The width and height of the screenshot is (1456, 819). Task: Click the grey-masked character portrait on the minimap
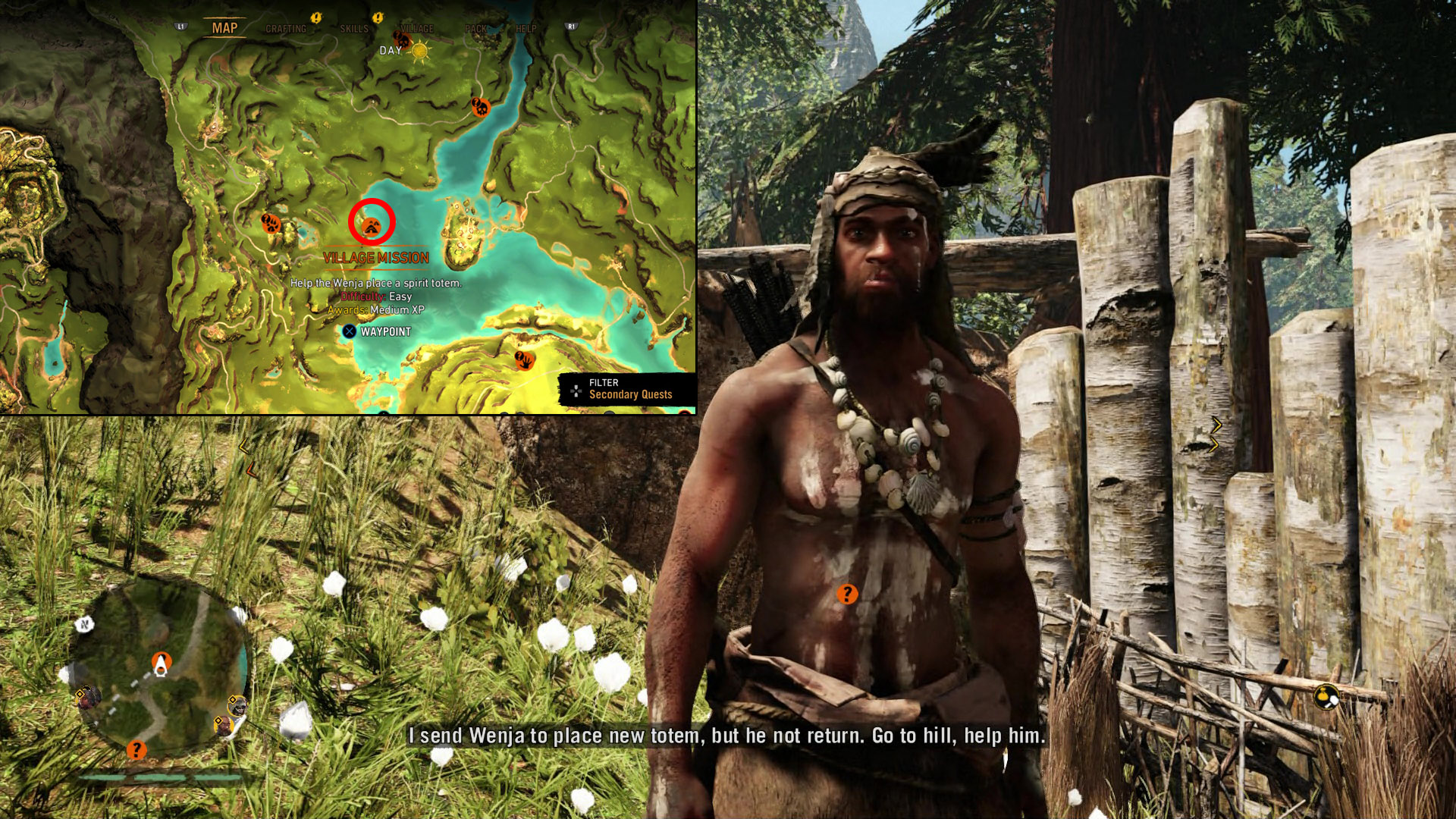(x=237, y=706)
